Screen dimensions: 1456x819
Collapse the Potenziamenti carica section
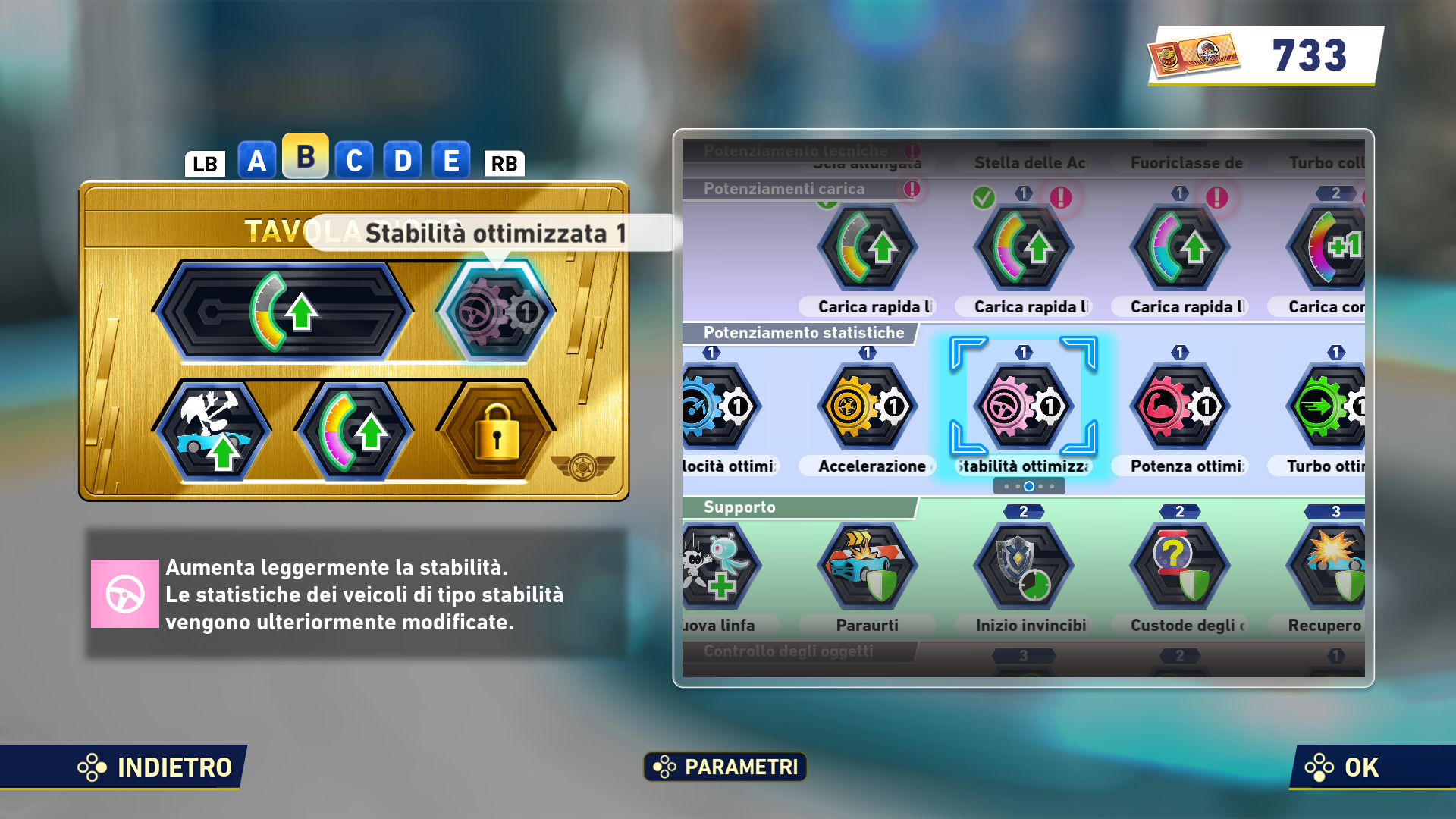785,189
